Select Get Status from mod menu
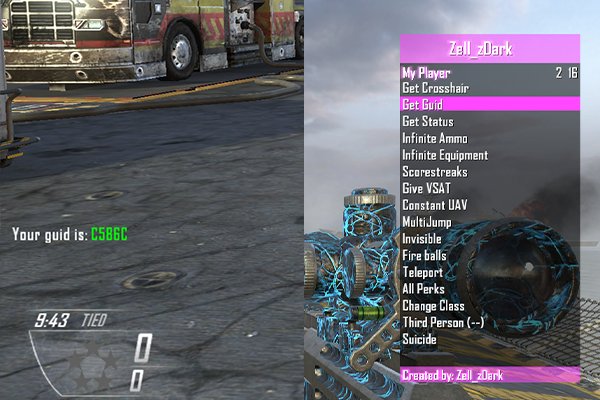Screen dimensions: 600x400 tap(428, 121)
